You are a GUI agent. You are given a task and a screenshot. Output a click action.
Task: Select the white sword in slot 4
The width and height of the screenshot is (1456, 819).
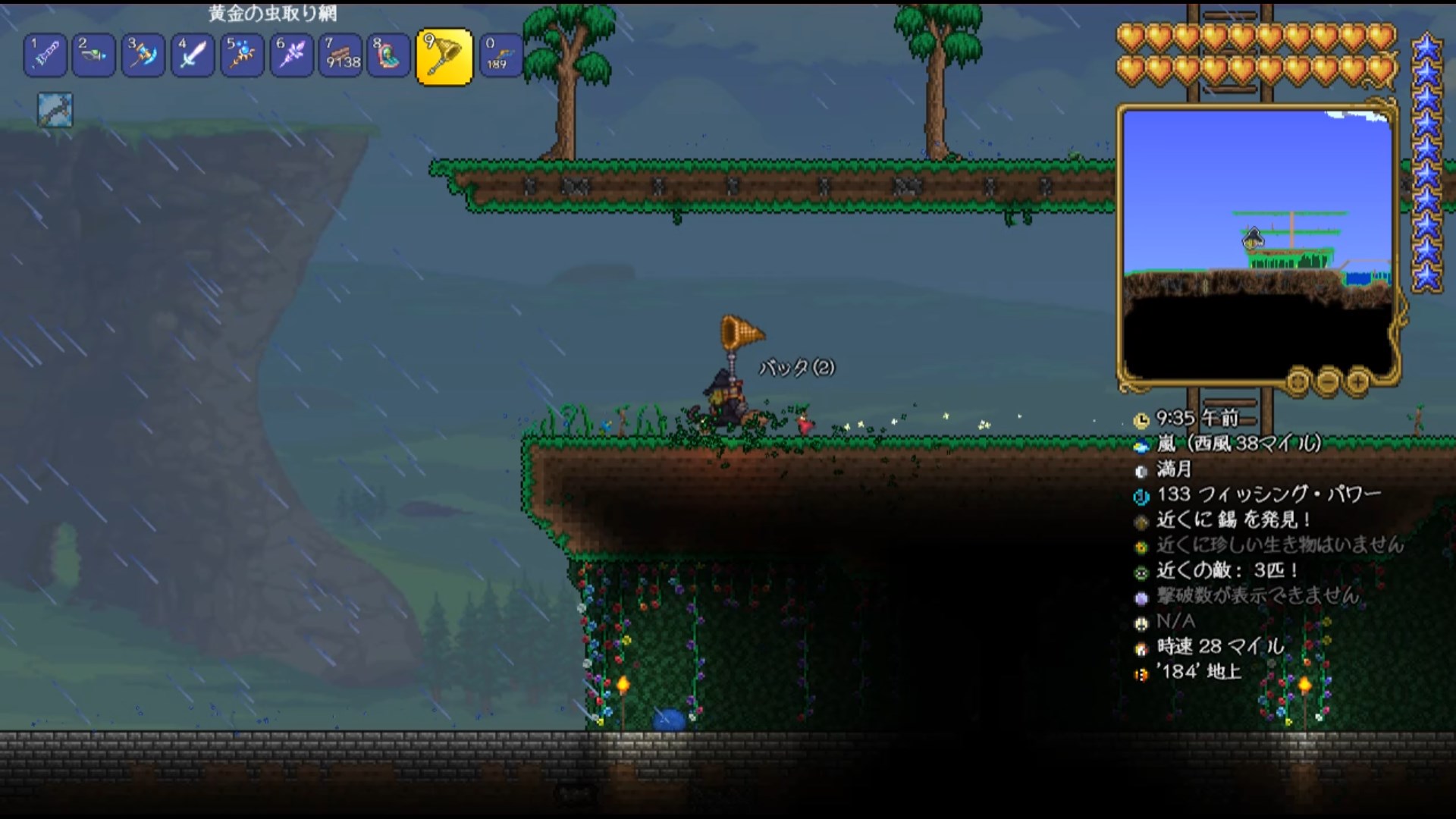pos(193,55)
